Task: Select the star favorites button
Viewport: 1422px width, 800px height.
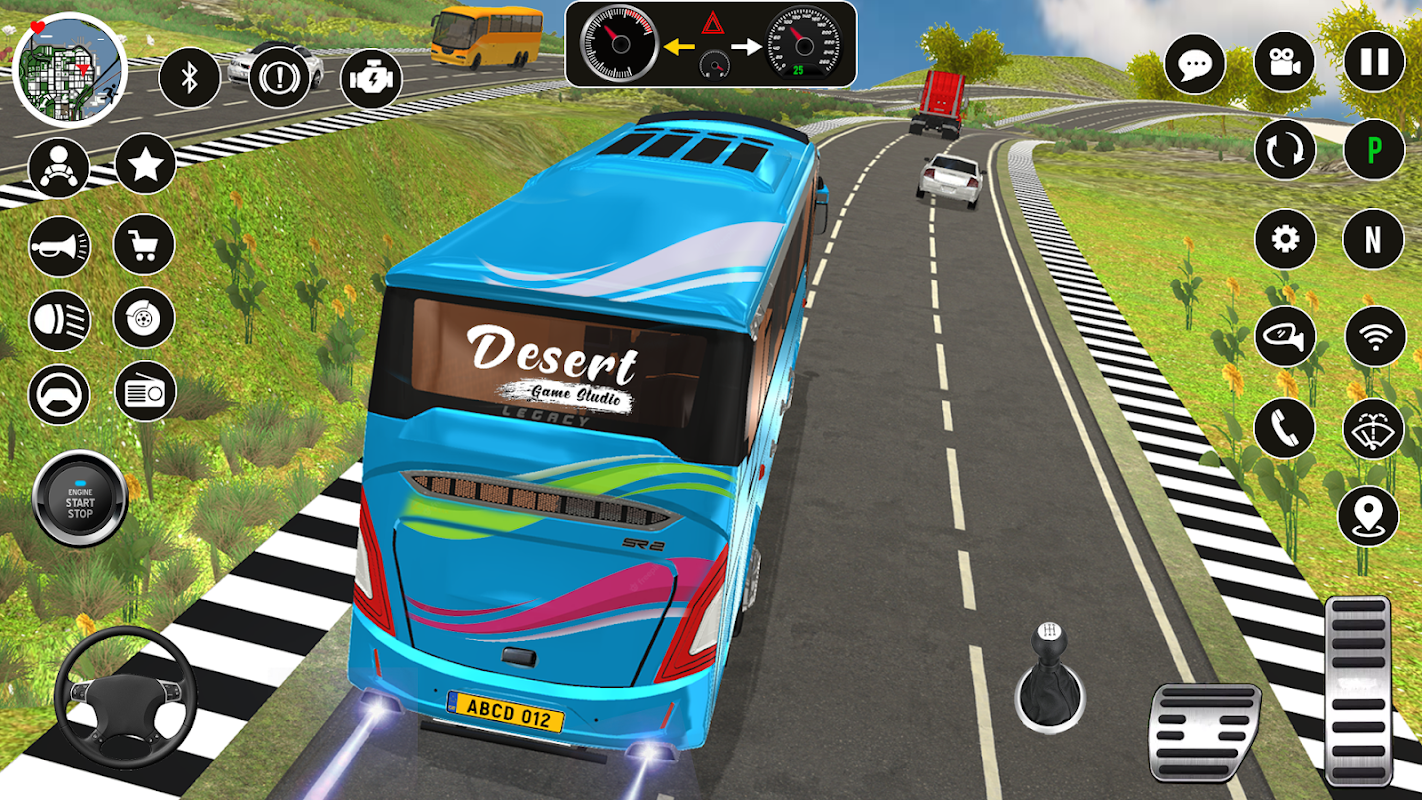Action: coord(146,164)
